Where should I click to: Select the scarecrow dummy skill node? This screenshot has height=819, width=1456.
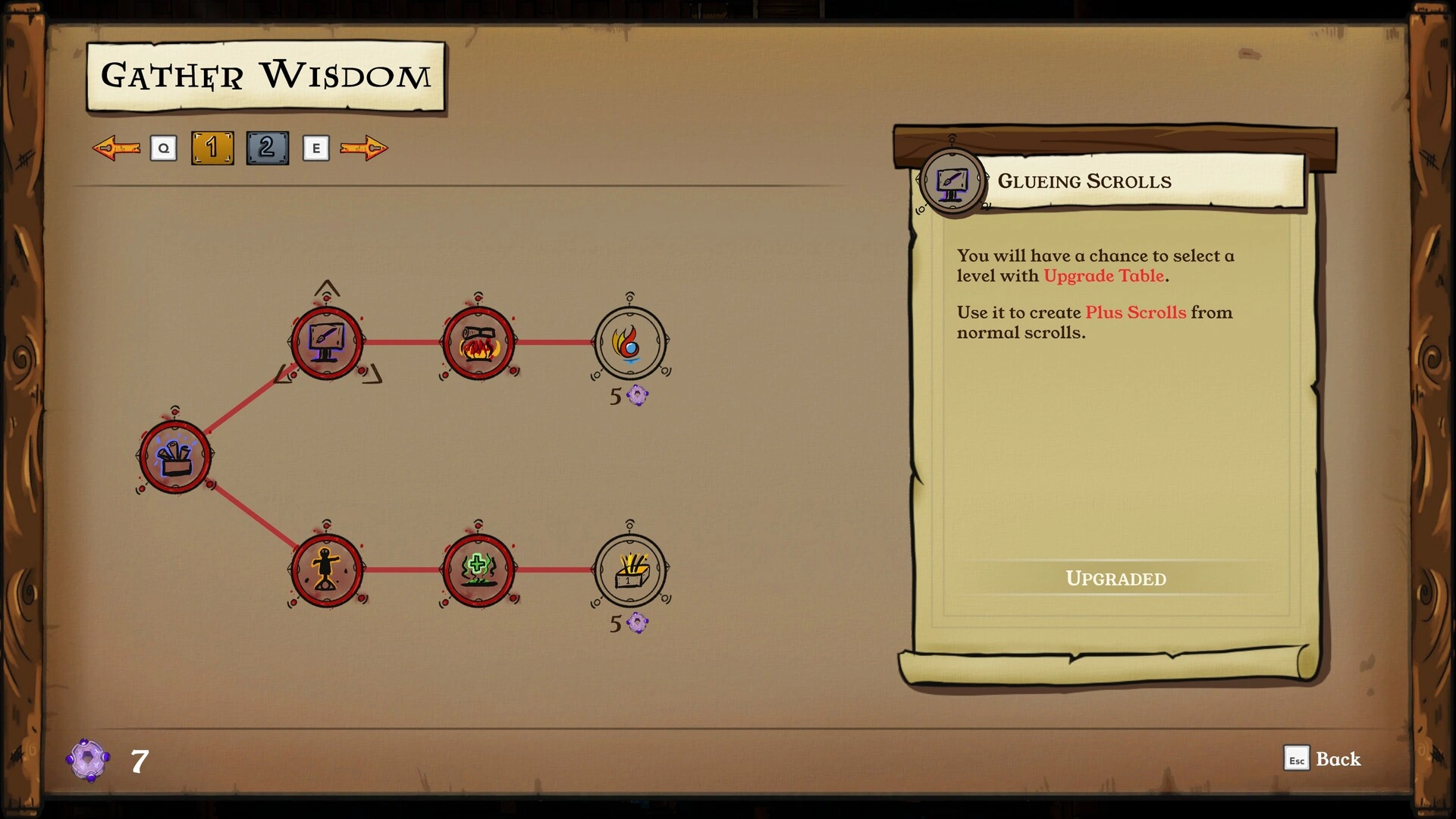tap(327, 570)
